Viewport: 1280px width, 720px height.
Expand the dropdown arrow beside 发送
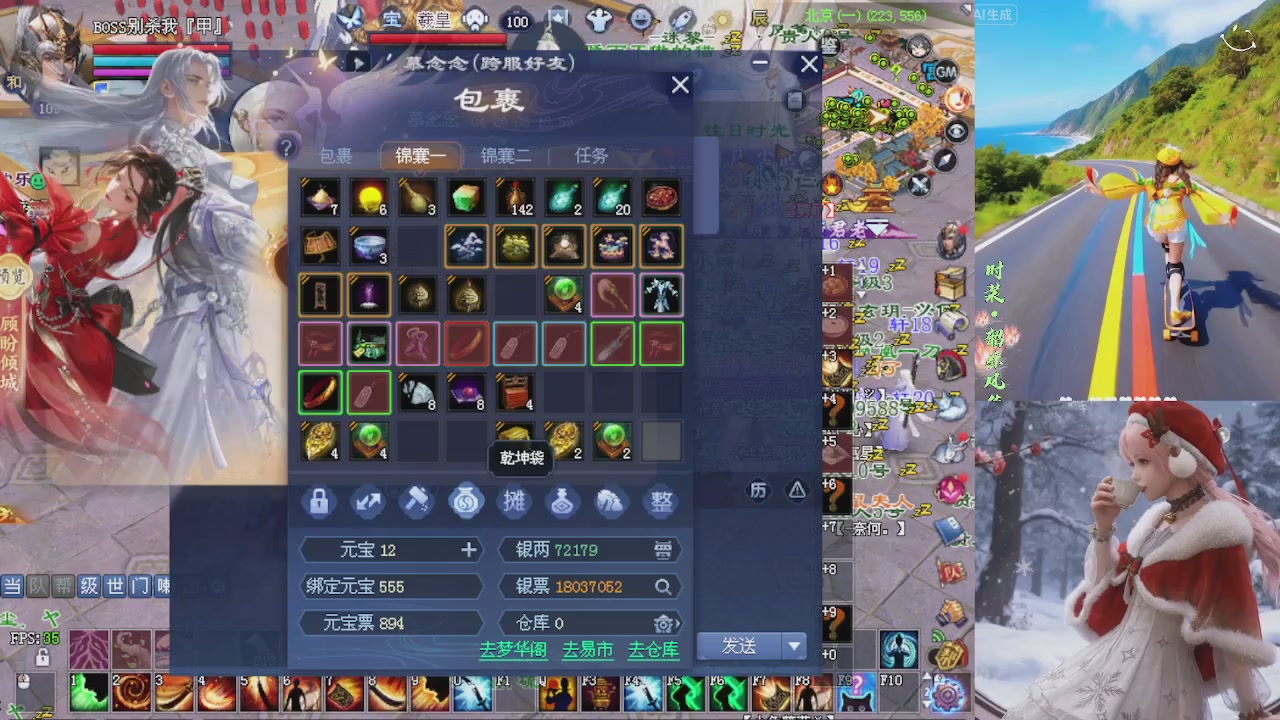tap(794, 647)
